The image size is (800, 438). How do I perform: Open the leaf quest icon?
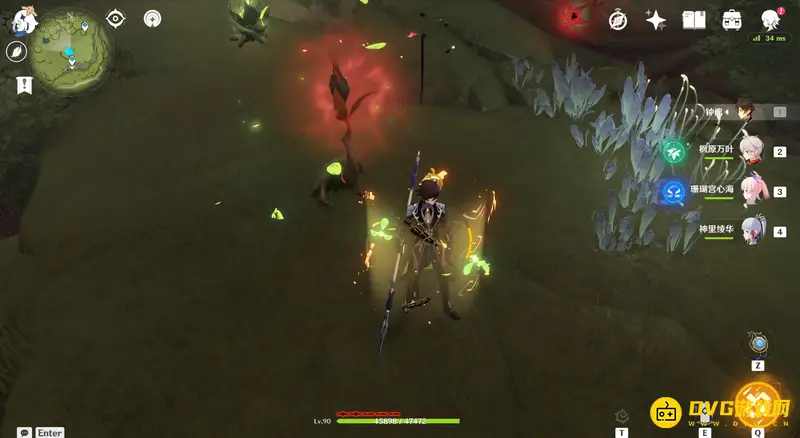(17, 53)
